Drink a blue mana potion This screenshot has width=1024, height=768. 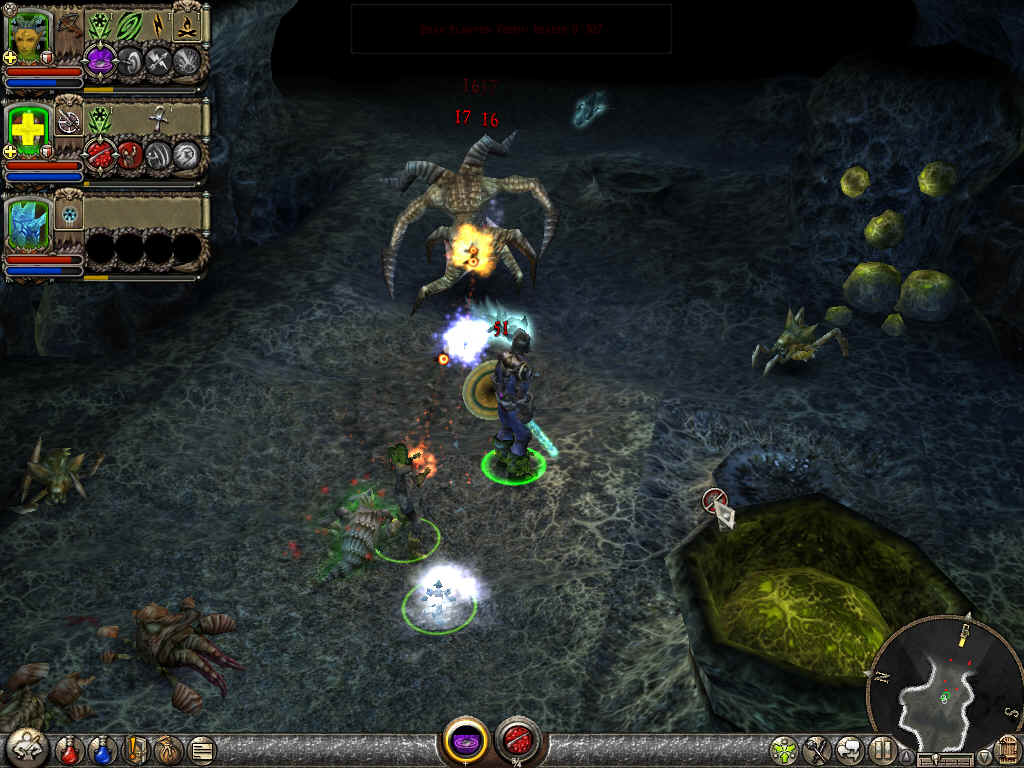point(103,748)
